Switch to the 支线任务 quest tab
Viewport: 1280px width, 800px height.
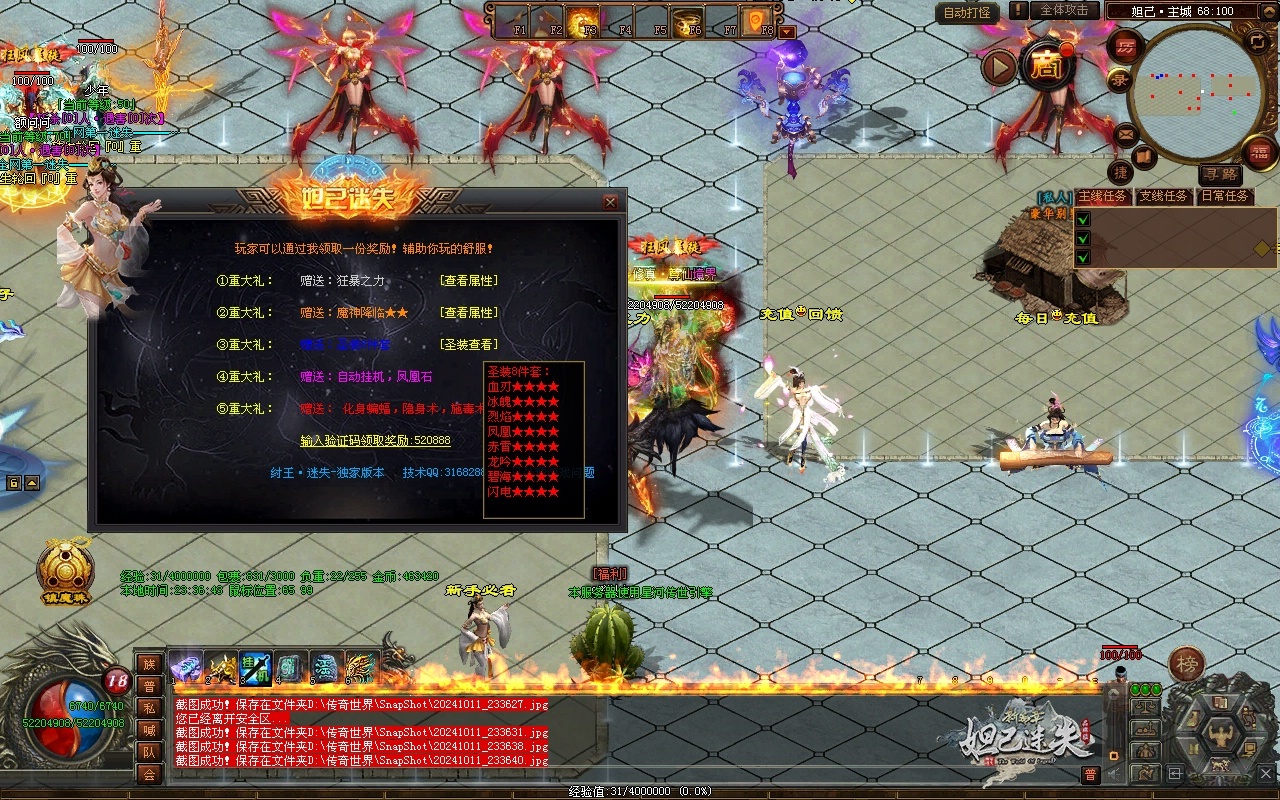(1164, 196)
